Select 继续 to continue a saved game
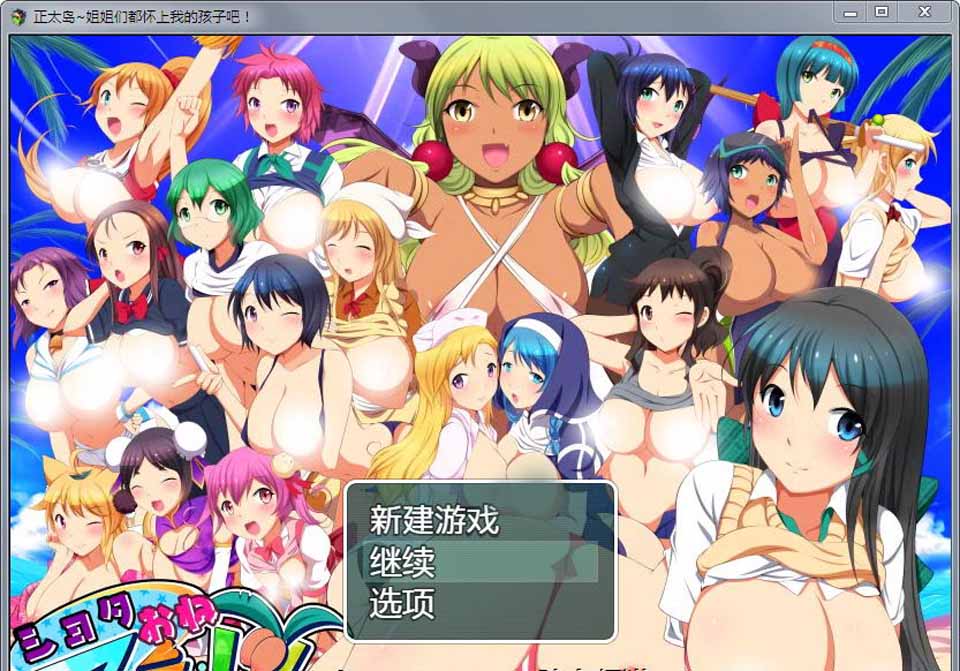Image resolution: width=960 pixels, height=671 pixels. pos(403,562)
